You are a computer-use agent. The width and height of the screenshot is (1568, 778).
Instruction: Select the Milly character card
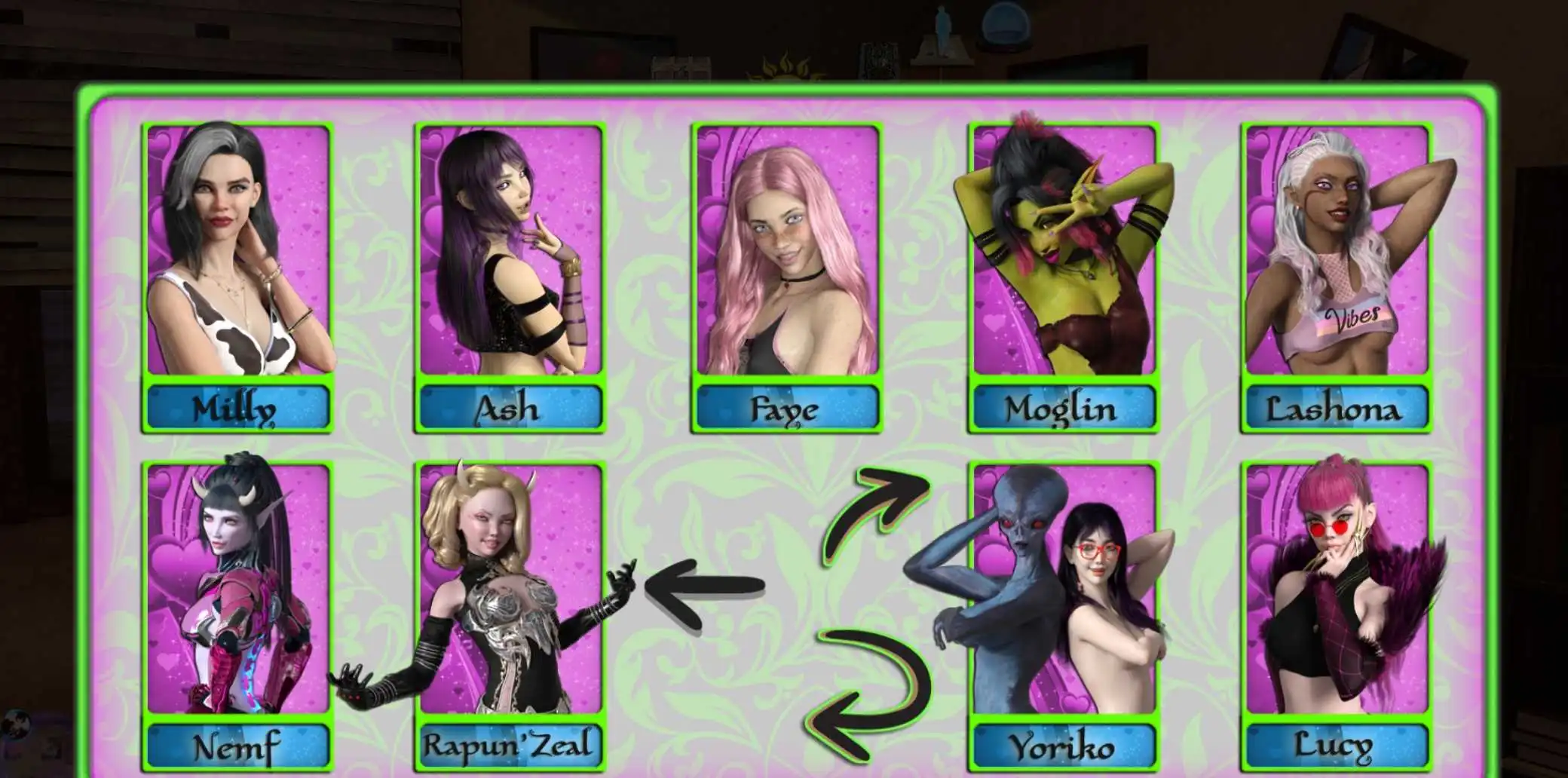click(238, 277)
